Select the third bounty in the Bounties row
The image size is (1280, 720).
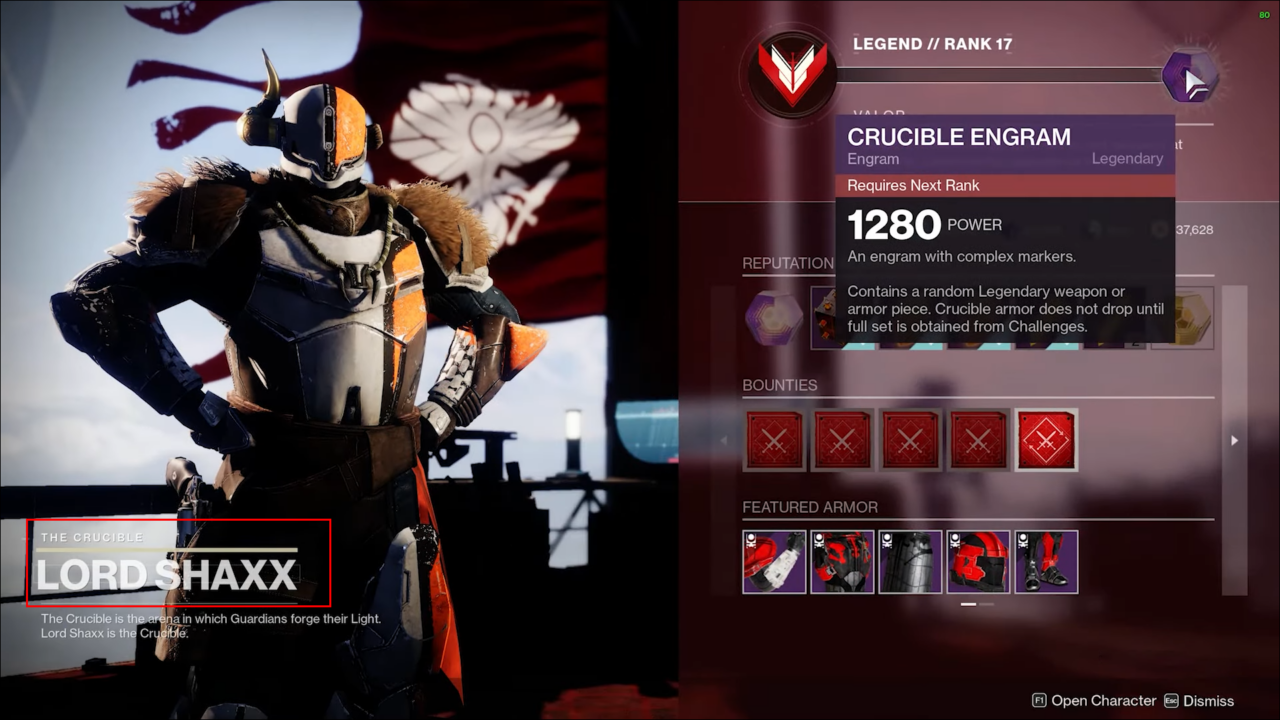click(x=910, y=439)
